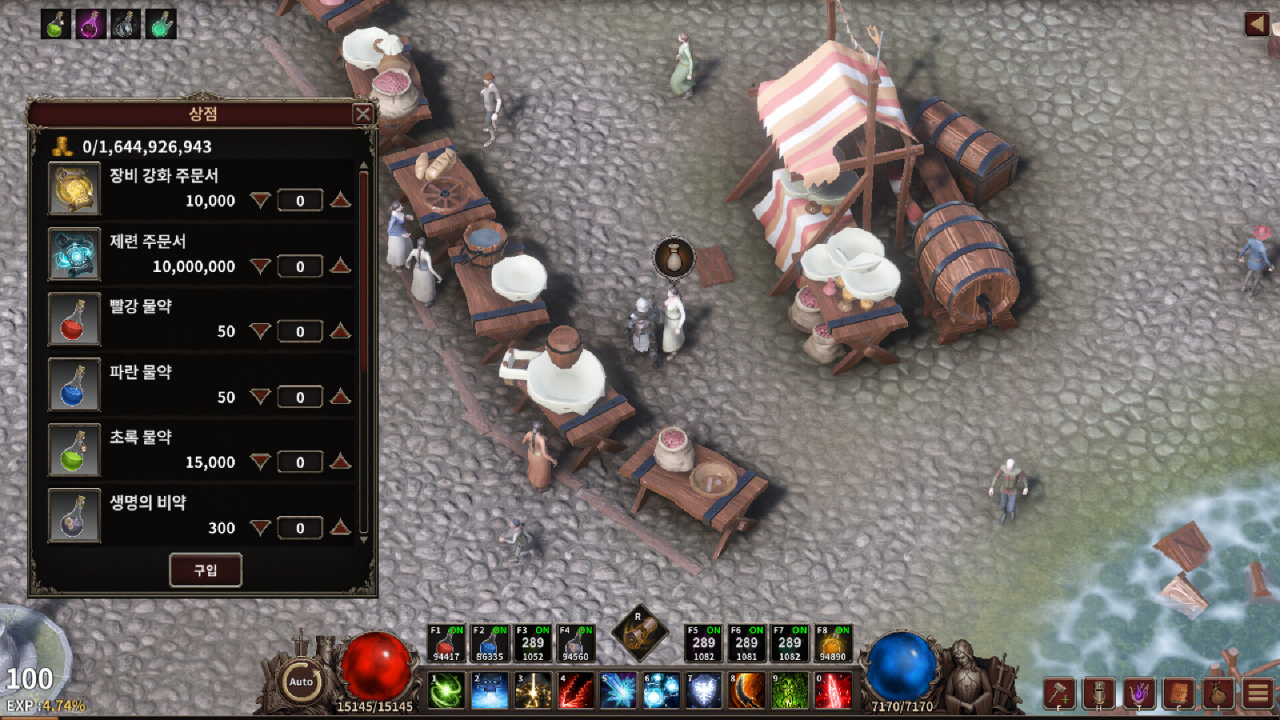Decrease quantity of 제련 주문서
Viewport: 1280px width, 720px height.
[x=260, y=266]
